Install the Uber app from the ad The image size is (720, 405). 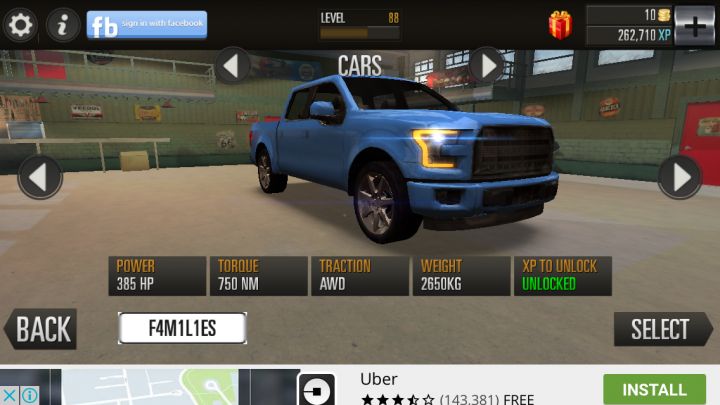point(654,389)
